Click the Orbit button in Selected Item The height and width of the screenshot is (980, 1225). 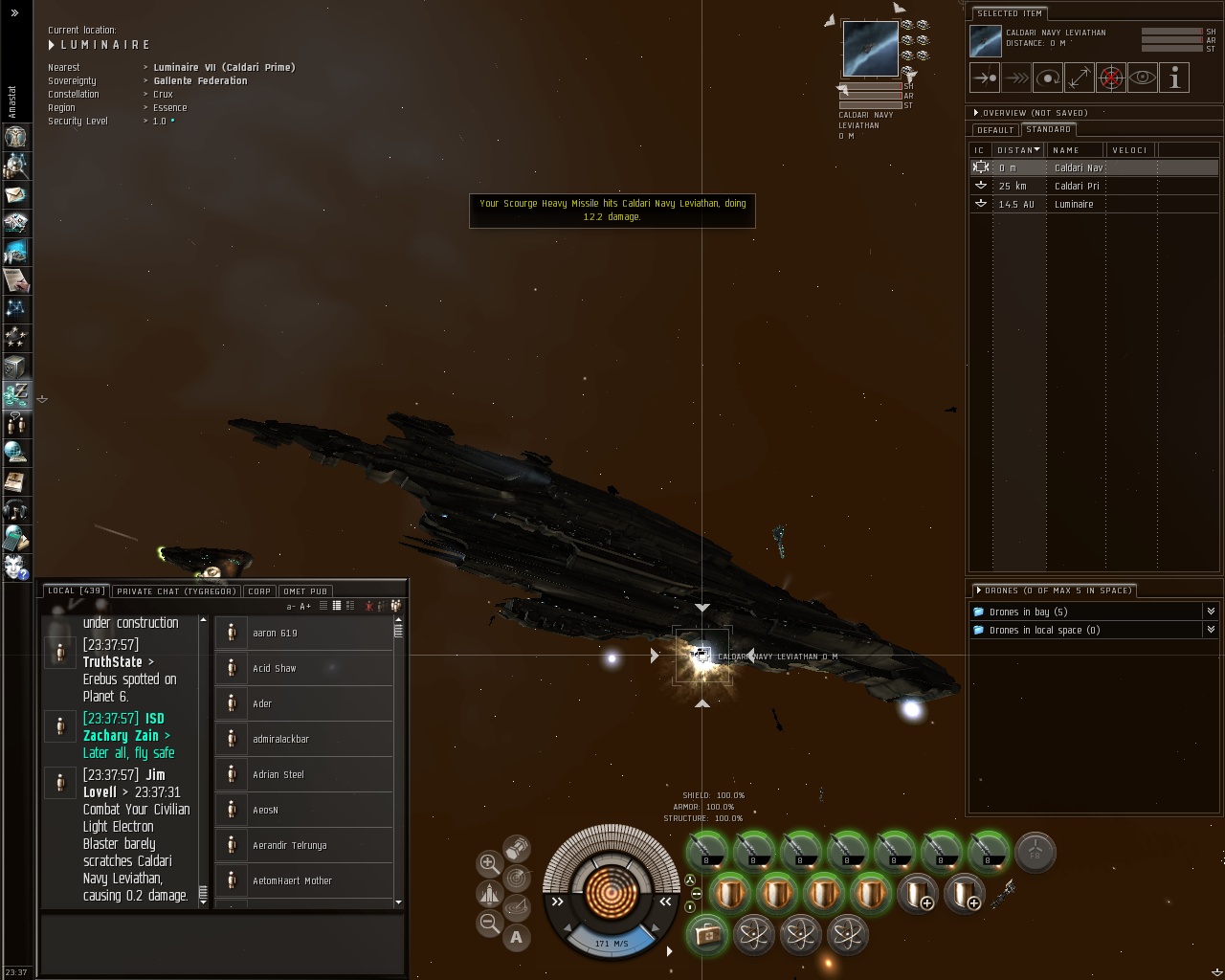pos(1048,78)
